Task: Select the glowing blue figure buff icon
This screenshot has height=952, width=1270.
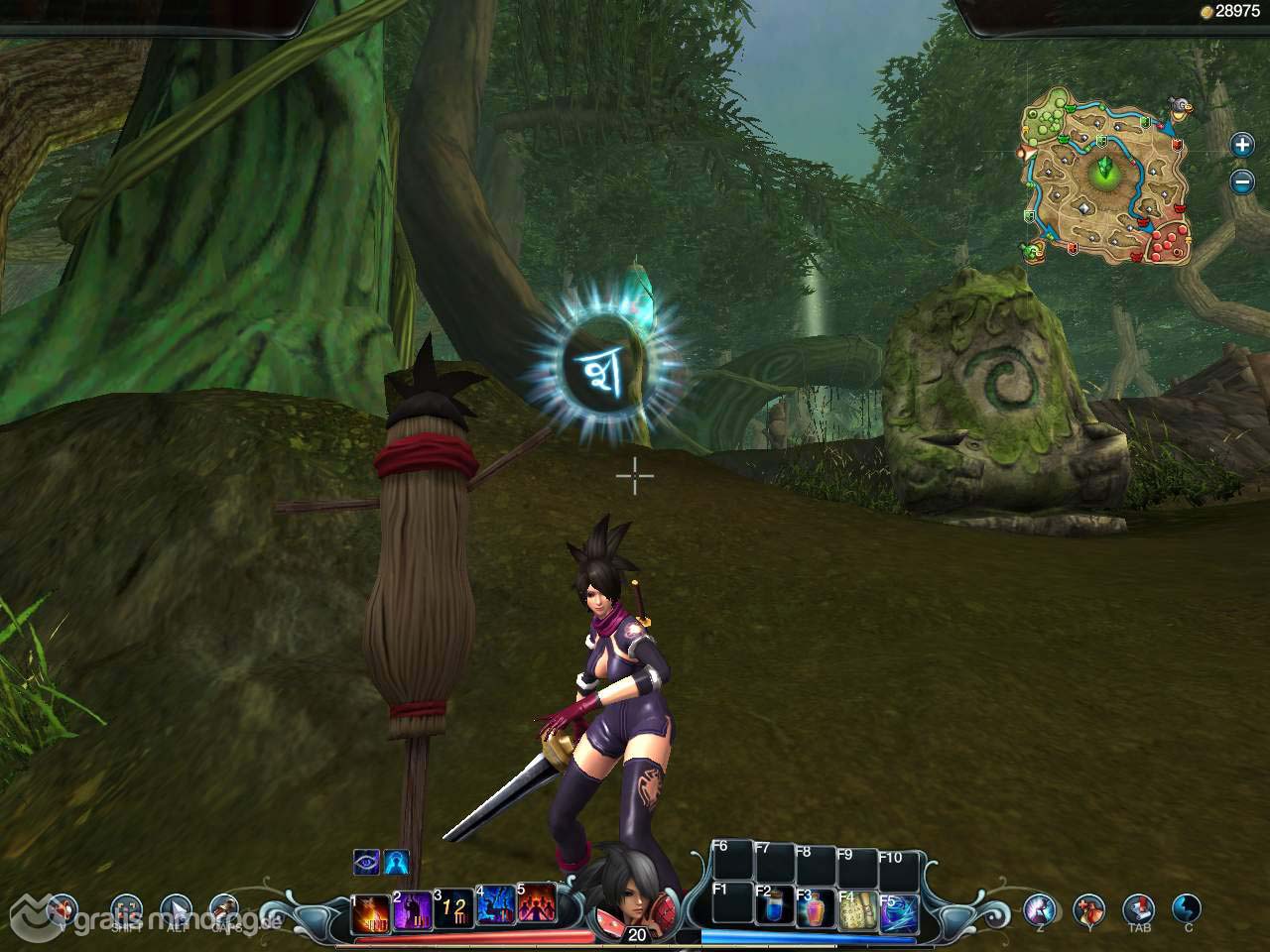Action: coord(397,863)
